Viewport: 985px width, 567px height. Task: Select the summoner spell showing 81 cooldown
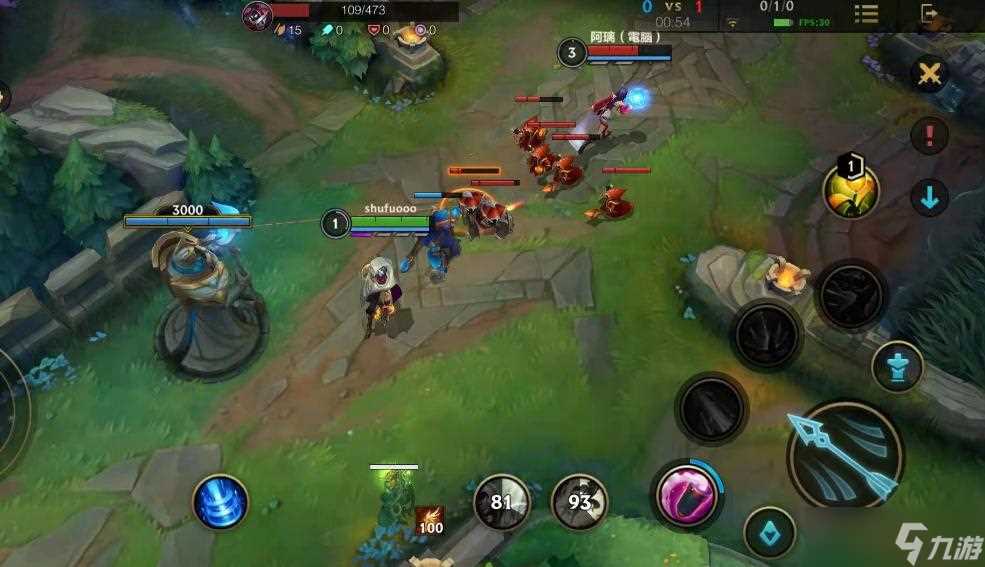[x=501, y=501]
